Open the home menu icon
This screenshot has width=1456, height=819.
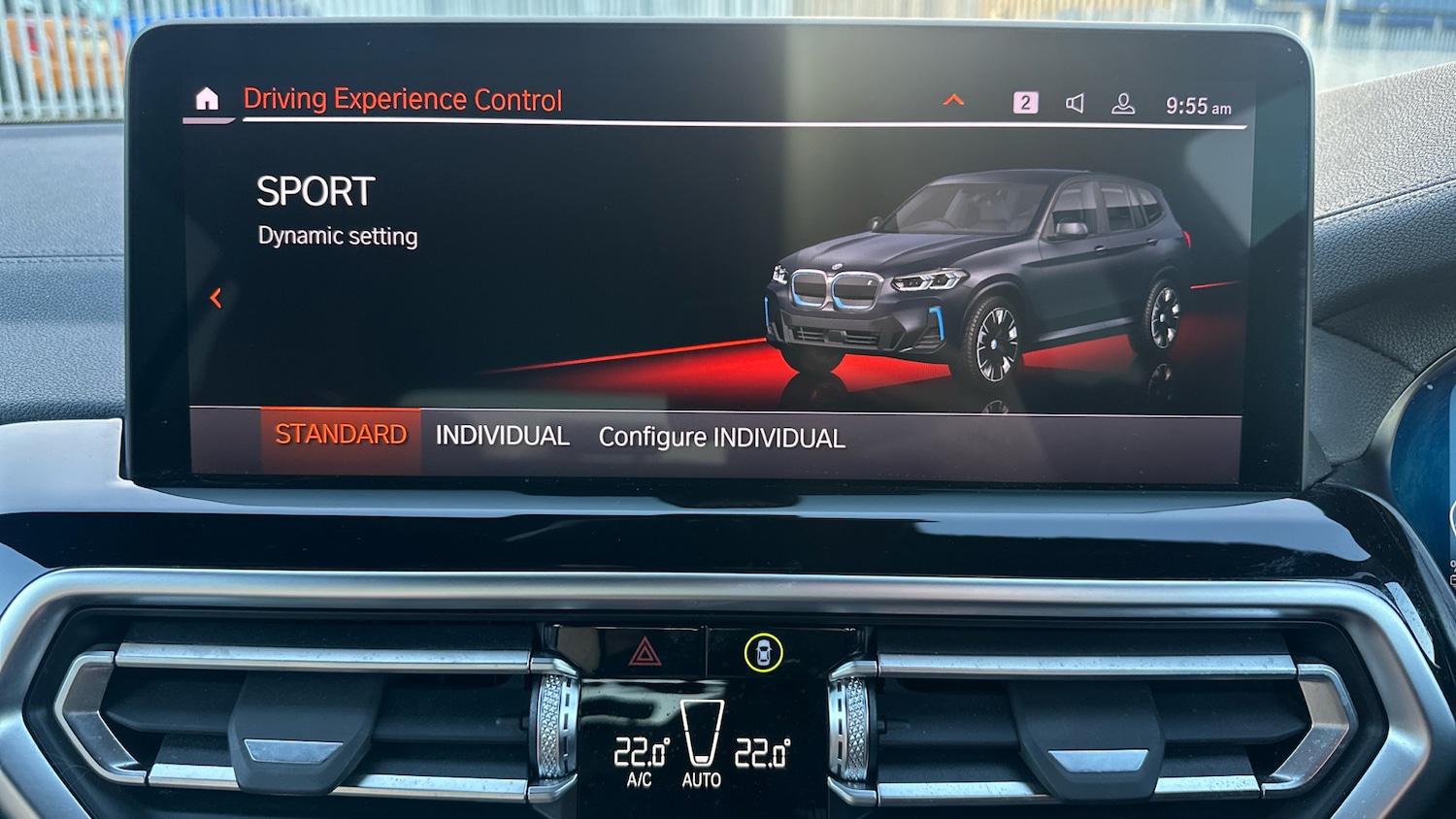tap(207, 98)
